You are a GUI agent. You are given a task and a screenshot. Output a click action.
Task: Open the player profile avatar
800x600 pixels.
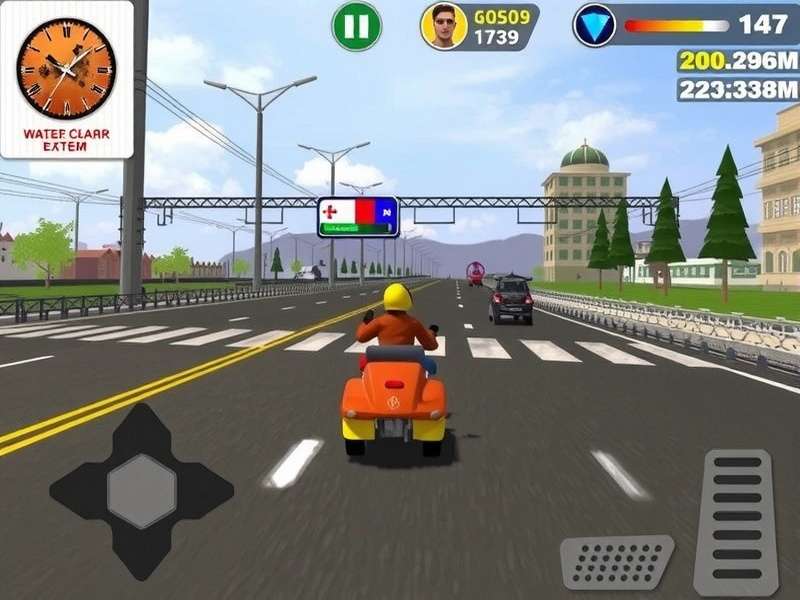[x=444, y=26]
